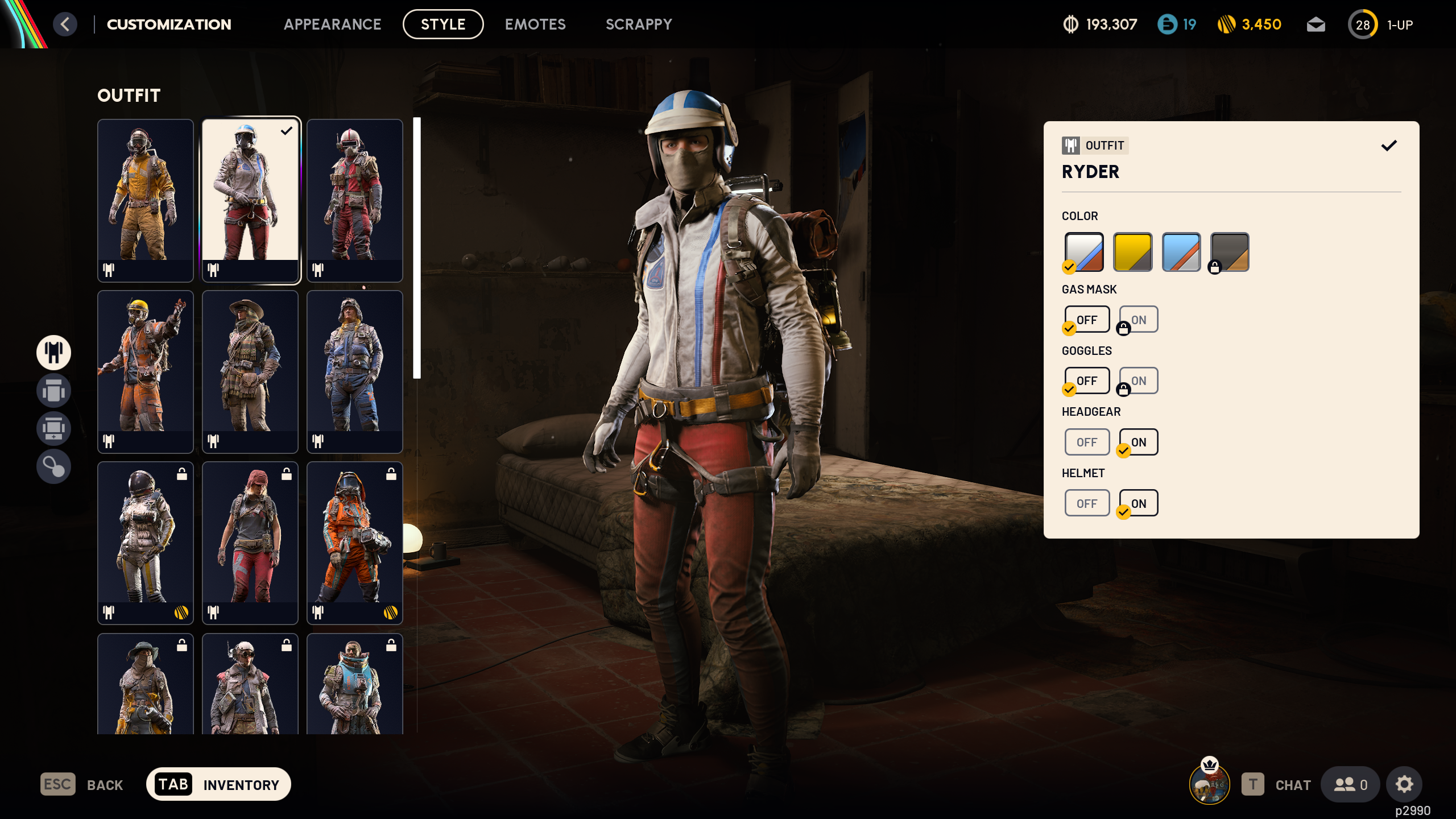Select the Outfit category in the sidebar
Image resolution: width=1456 pixels, height=819 pixels.
(x=53, y=353)
